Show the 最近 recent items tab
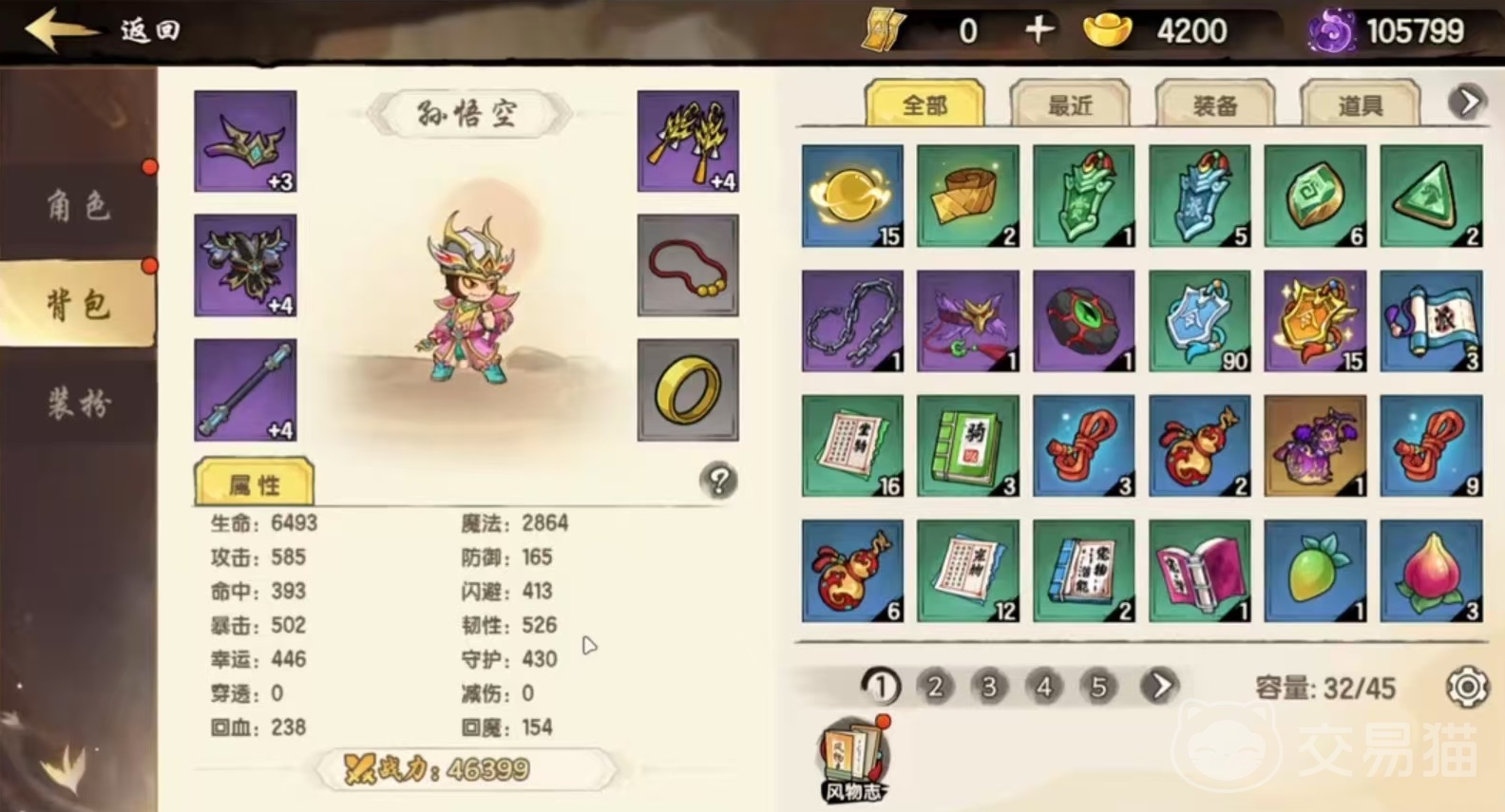Screen dimensions: 1505x812 pyautogui.click(x=1070, y=105)
